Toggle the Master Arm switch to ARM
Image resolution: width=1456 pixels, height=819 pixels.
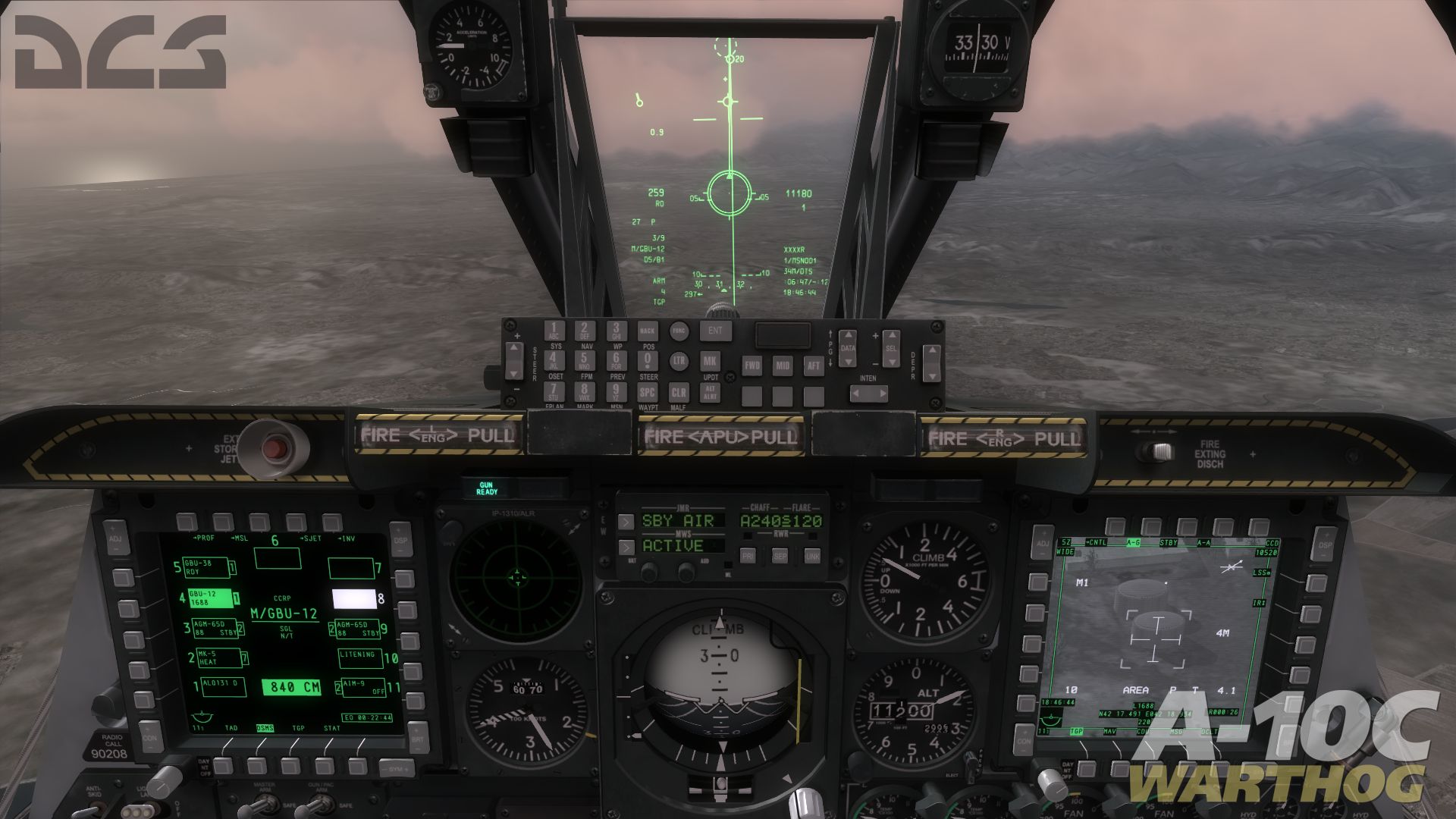259,805
